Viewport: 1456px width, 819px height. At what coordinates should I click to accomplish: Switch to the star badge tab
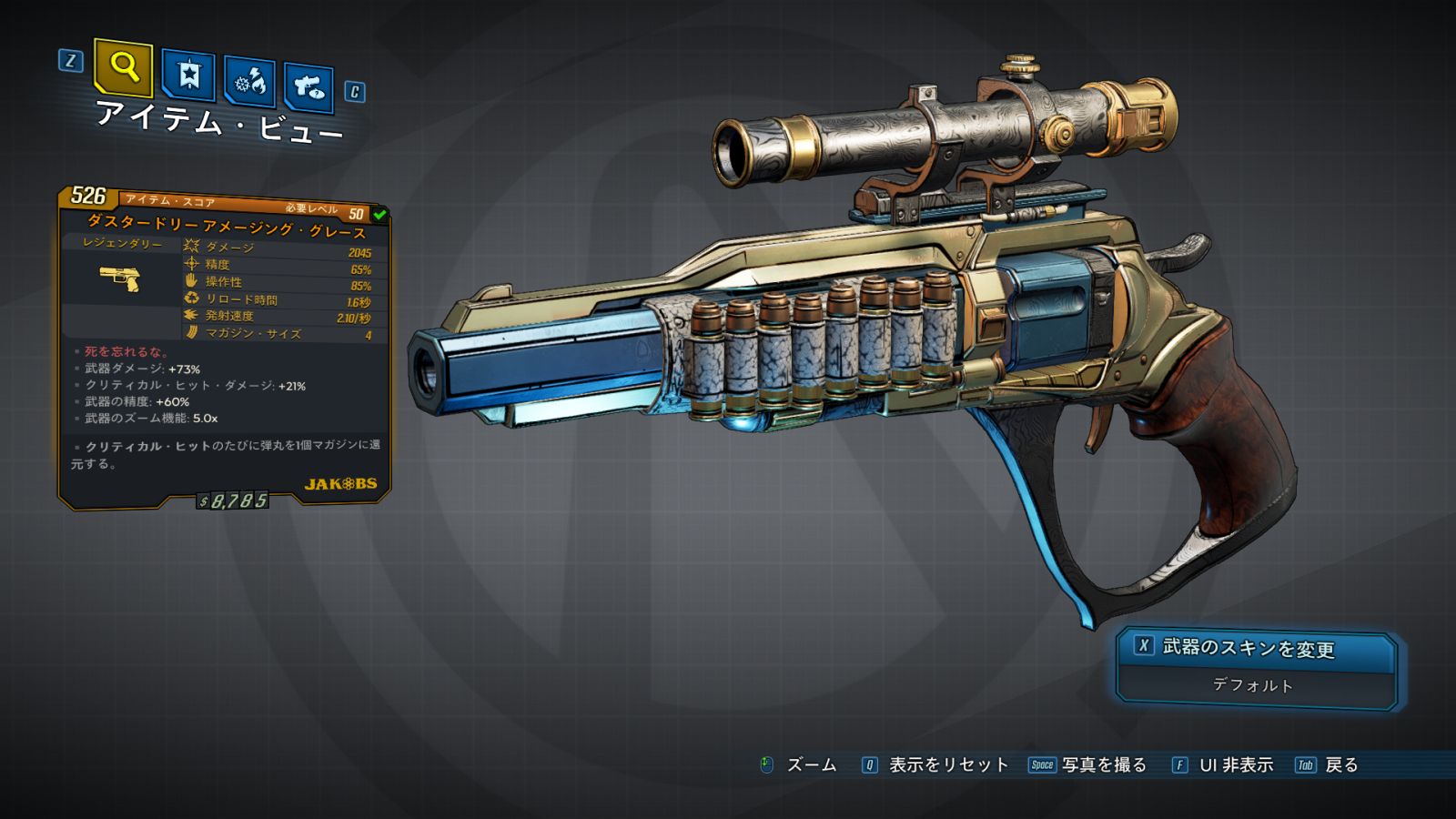click(188, 76)
